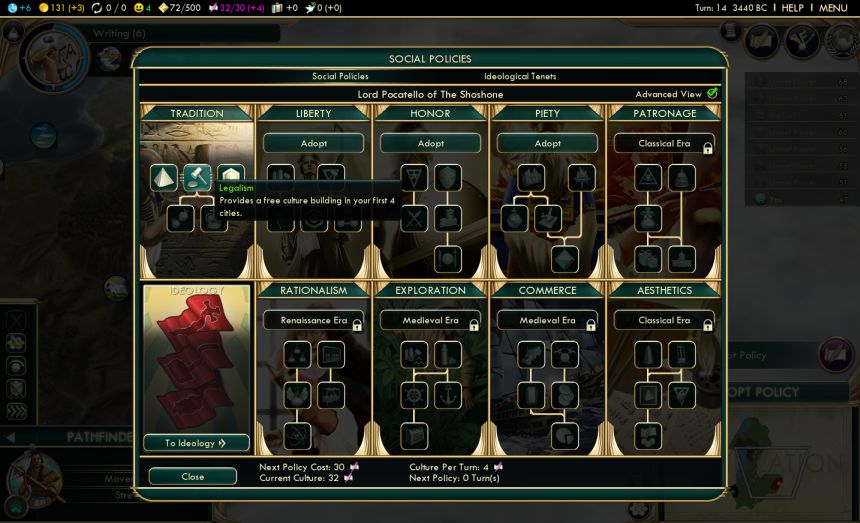Open the Social Policies tab
This screenshot has height=523, width=860.
340,77
